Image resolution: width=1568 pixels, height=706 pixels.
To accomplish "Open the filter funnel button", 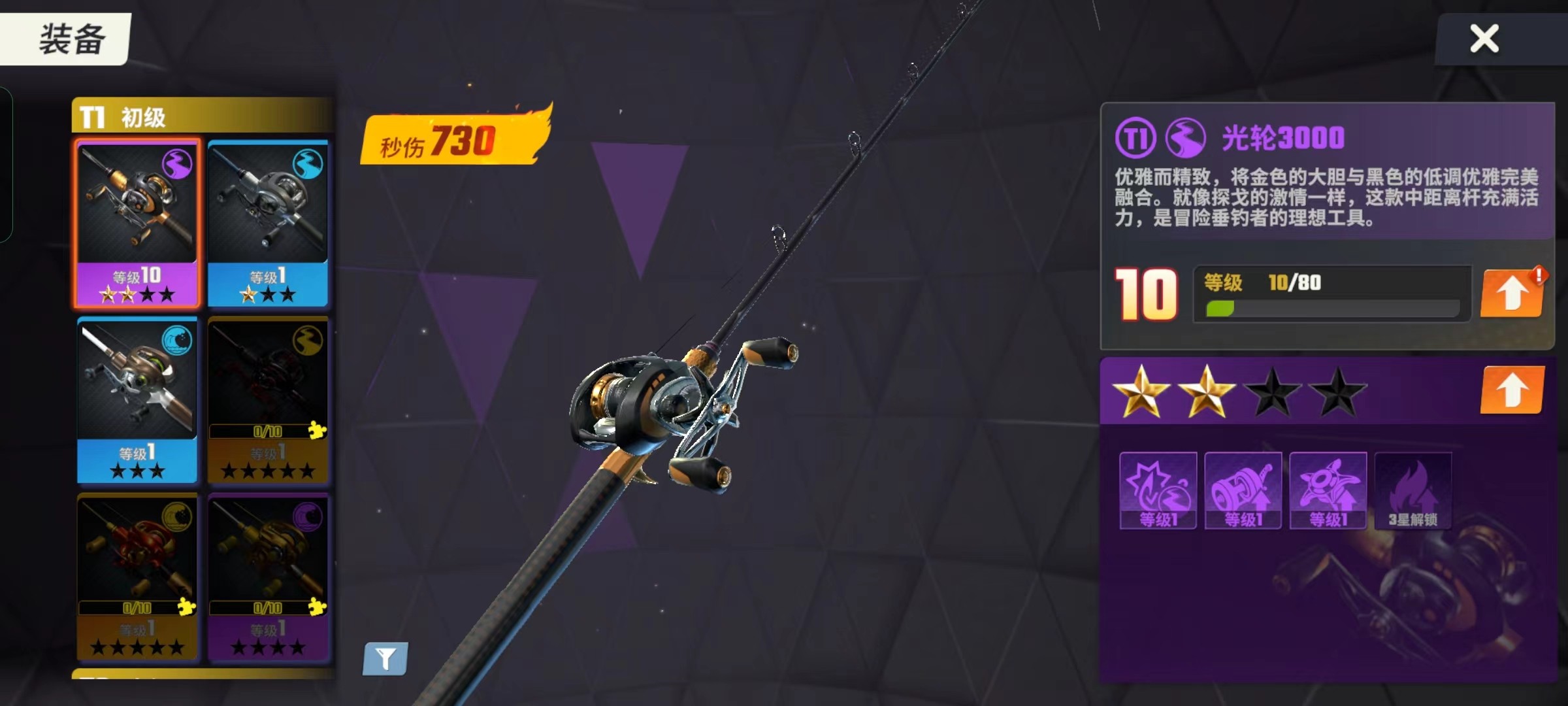I will point(385,658).
